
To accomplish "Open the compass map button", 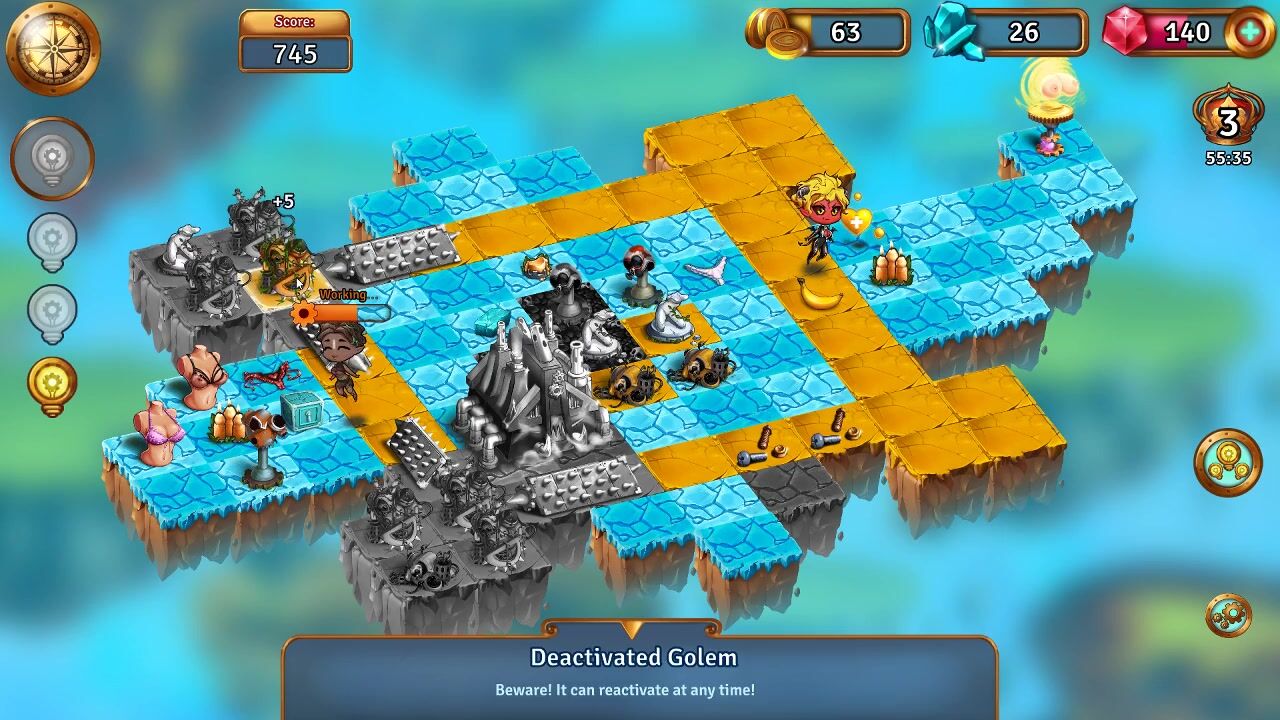I will [x=53, y=47].
